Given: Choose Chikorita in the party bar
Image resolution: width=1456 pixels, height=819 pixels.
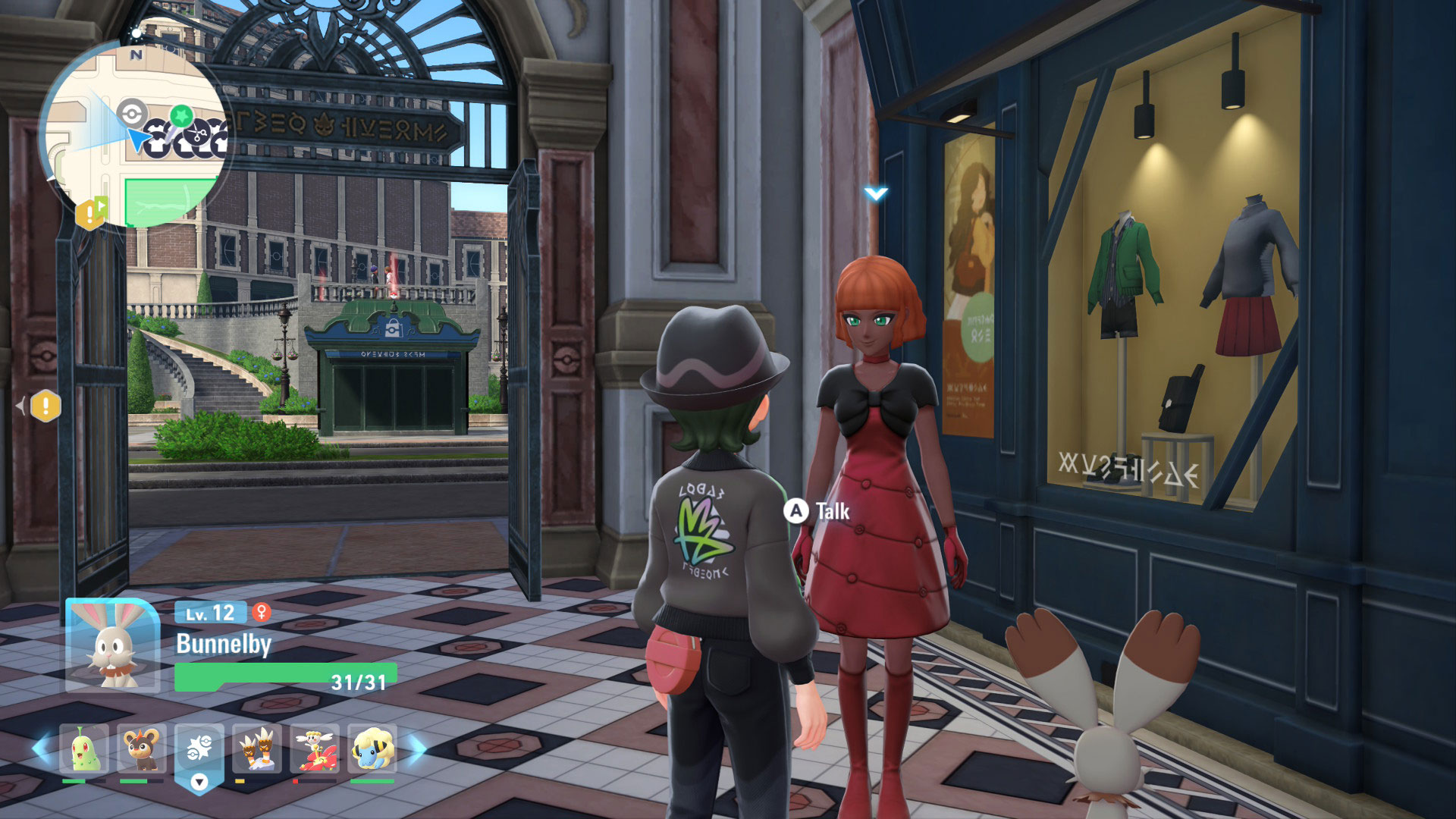Looking at the screenshot, I should (x=84, y=749).
